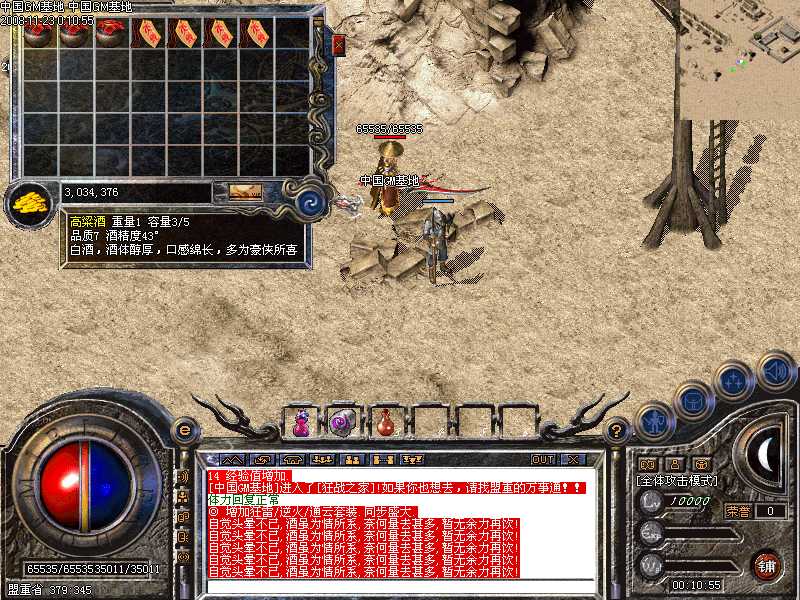Close the inventory bag window
The image size is (800, 600).
click(x=338, y=45)
